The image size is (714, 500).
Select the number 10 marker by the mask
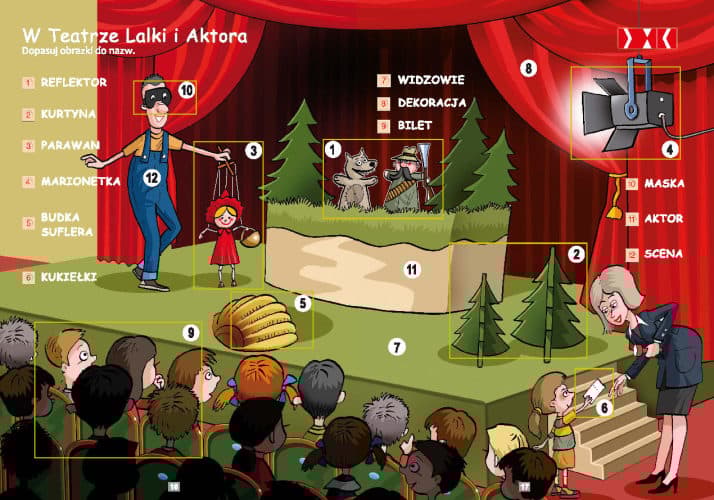click(186, 90)
